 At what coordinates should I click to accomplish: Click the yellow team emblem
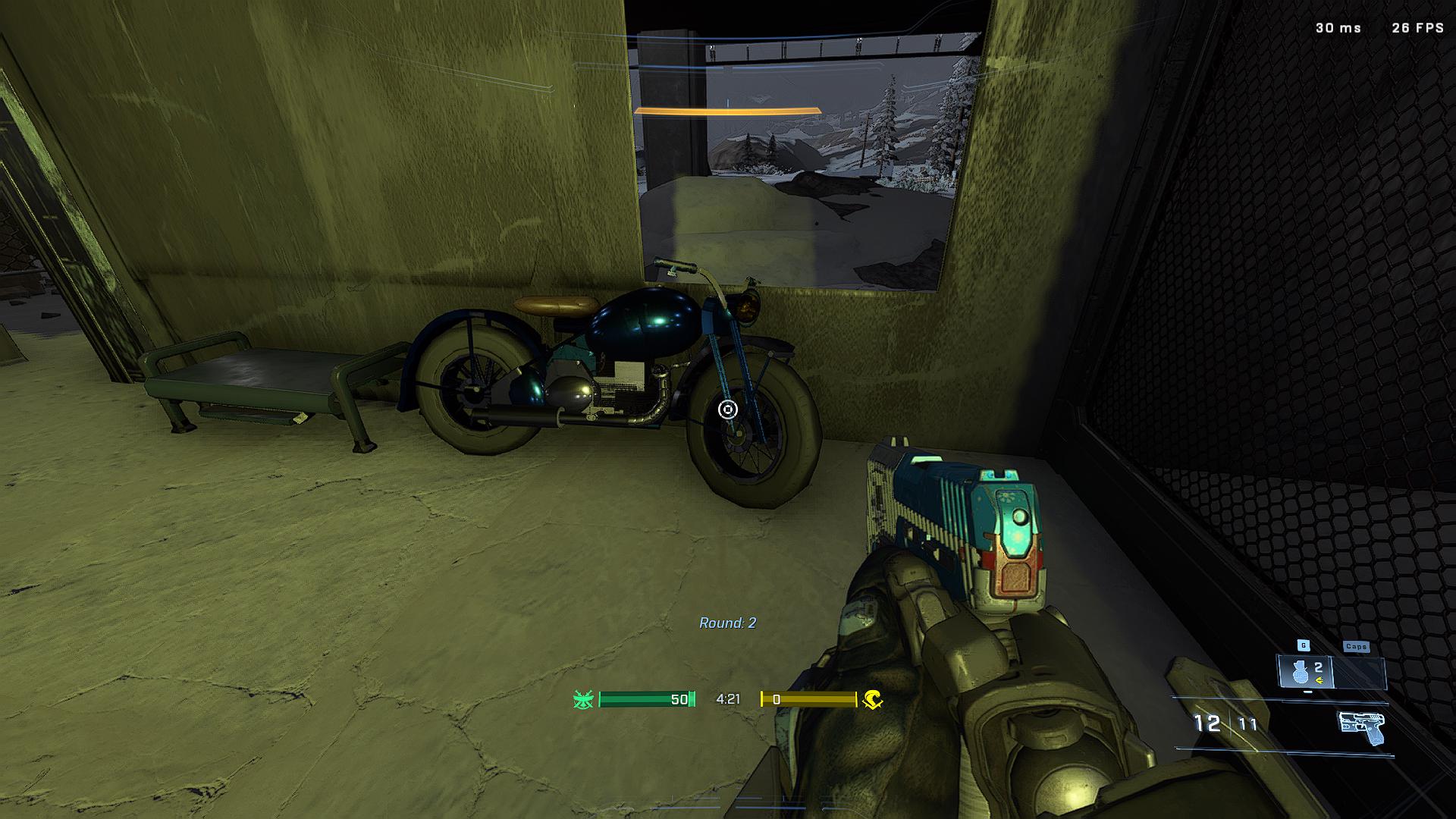(x=872, y=699)
